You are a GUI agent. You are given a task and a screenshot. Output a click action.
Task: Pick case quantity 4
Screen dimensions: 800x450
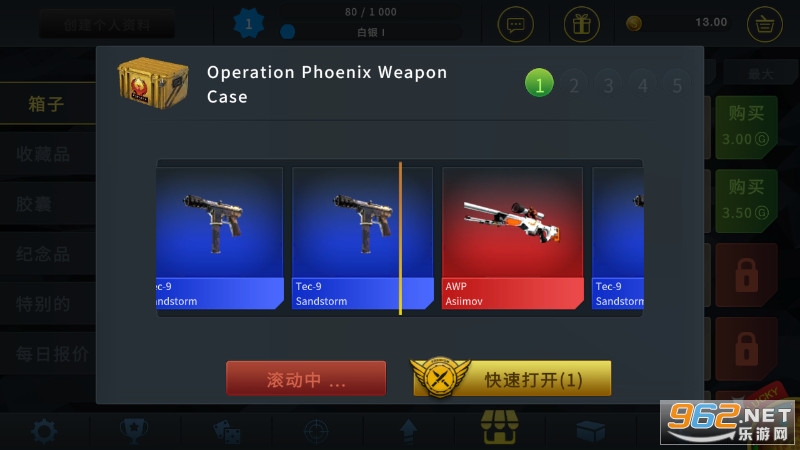[643, 85]
